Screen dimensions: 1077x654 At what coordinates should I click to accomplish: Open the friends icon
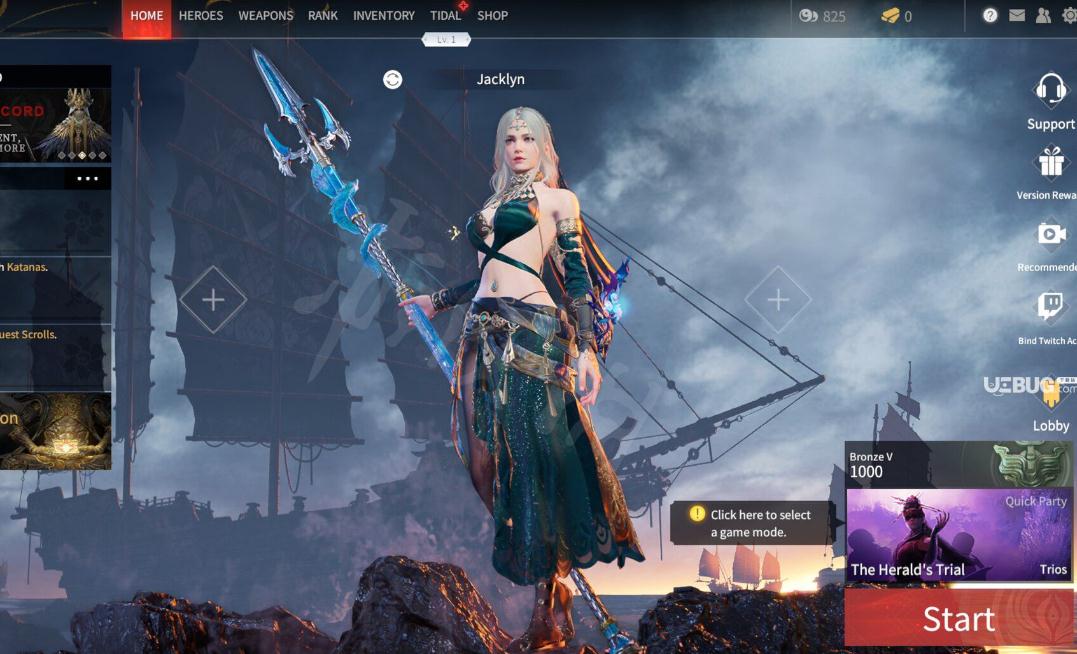click(1043, 16)
